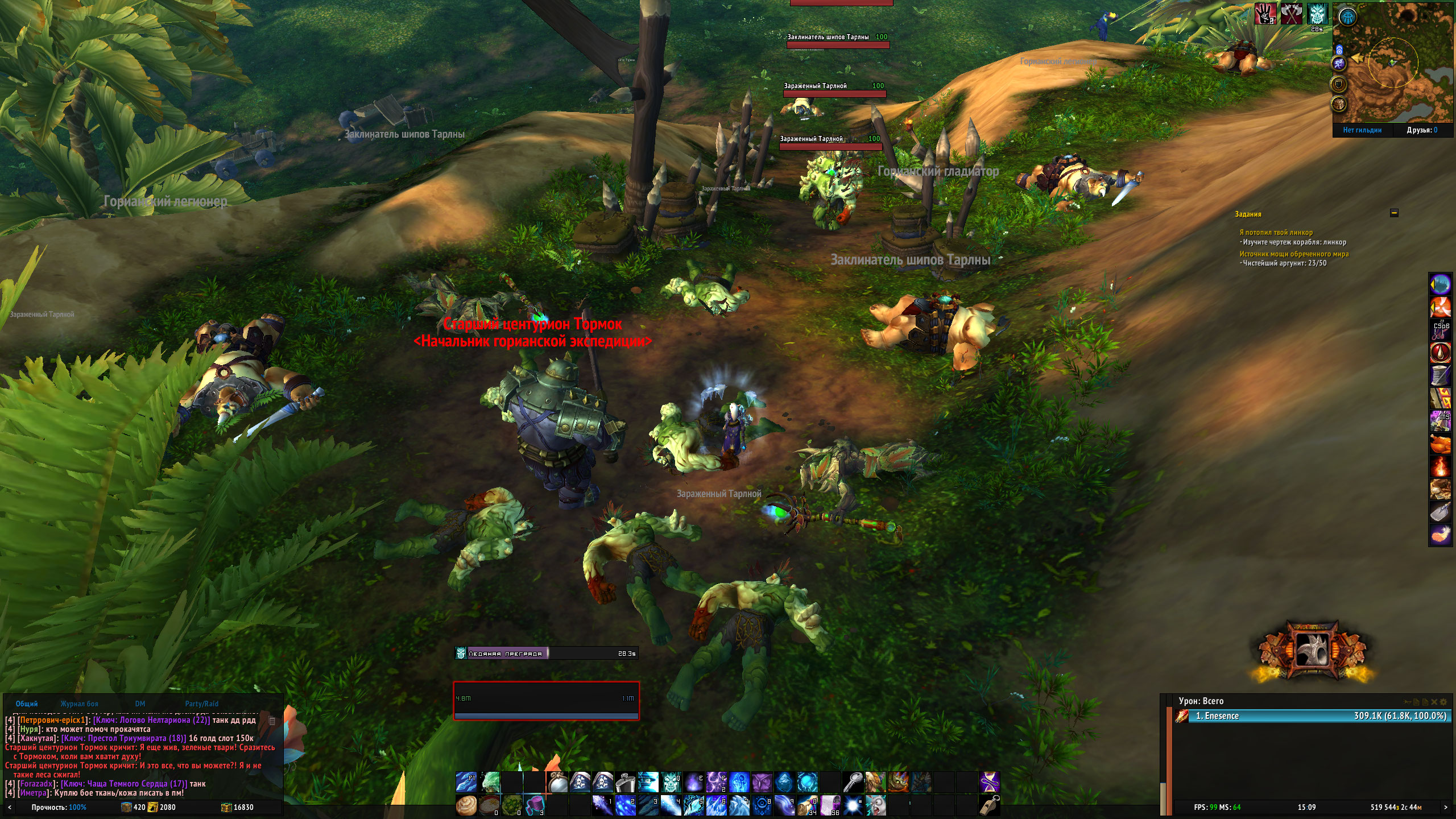1456x819 pixels.
Task: Open the damage meter settings gear
Action: [1443, 702]
